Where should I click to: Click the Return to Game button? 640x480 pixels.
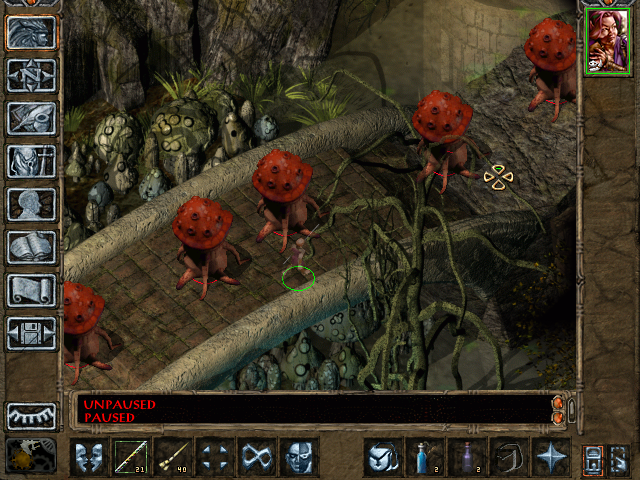pos(31,32)
